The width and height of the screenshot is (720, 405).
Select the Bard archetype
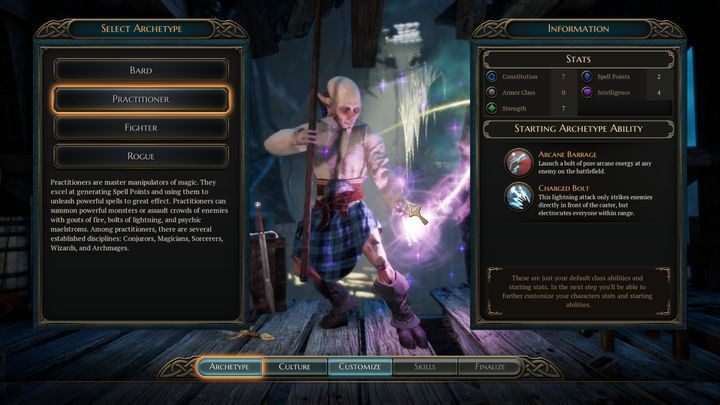[141, 71]
